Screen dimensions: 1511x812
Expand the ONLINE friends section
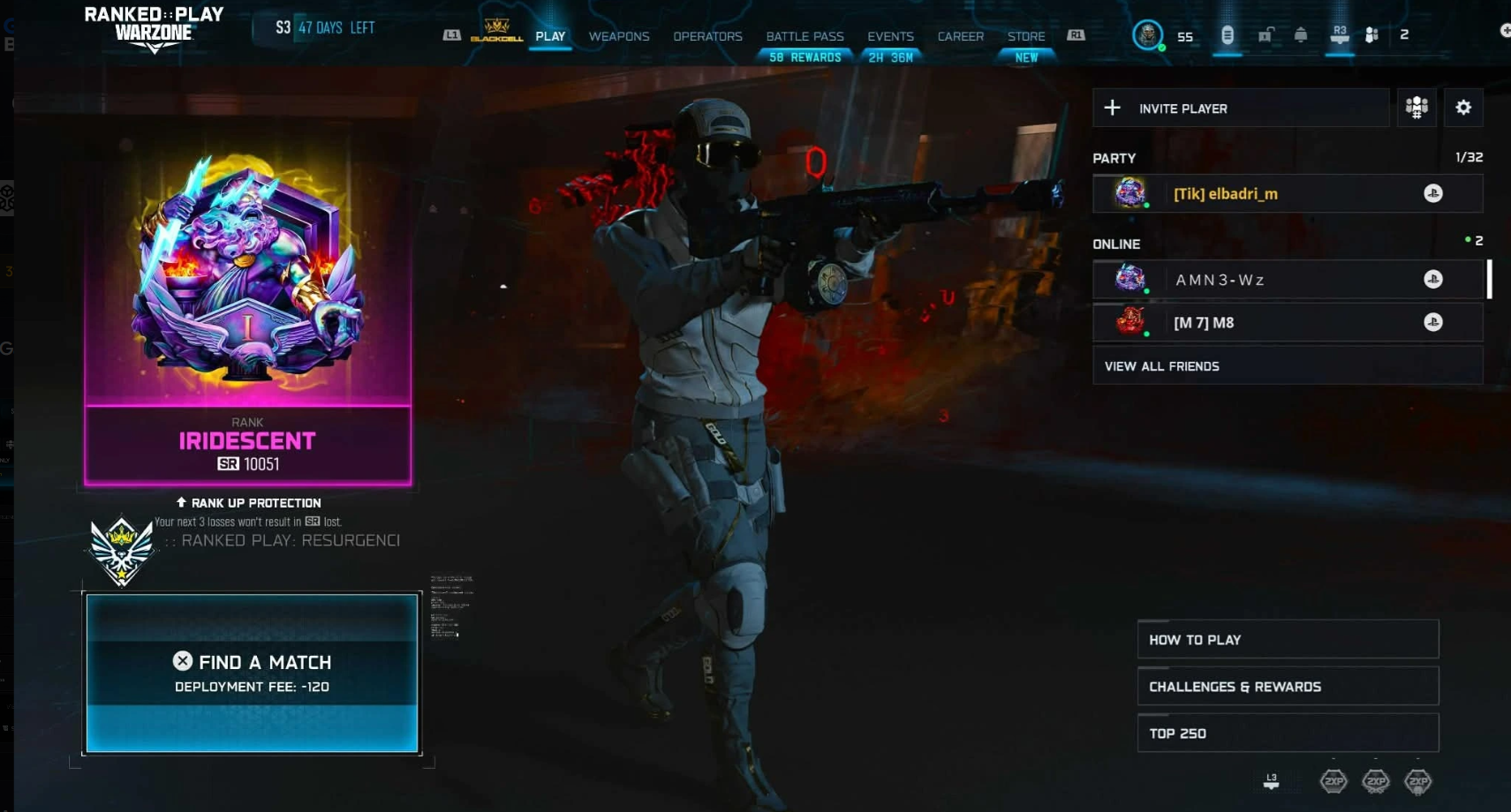tap(1117, 244)
